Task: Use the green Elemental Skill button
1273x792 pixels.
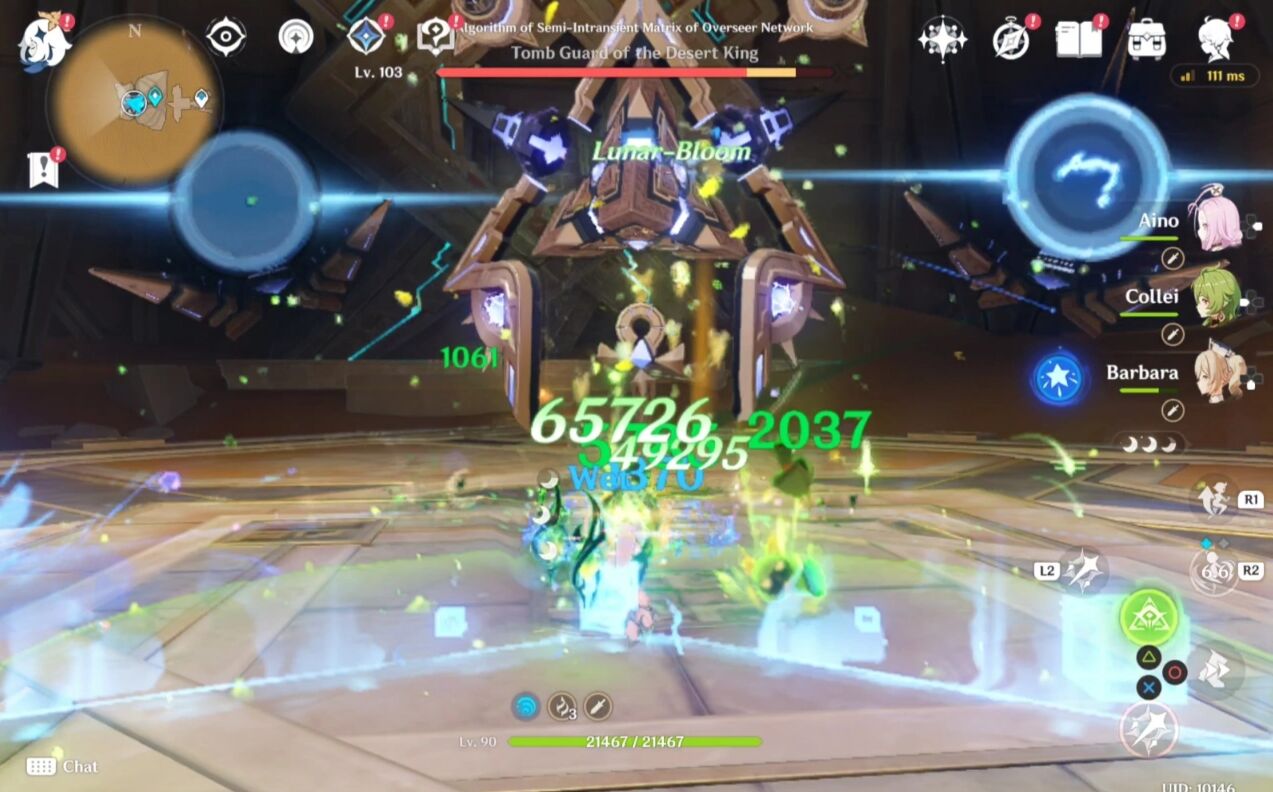Action: pyautogui.click(x=1149, y=617)
